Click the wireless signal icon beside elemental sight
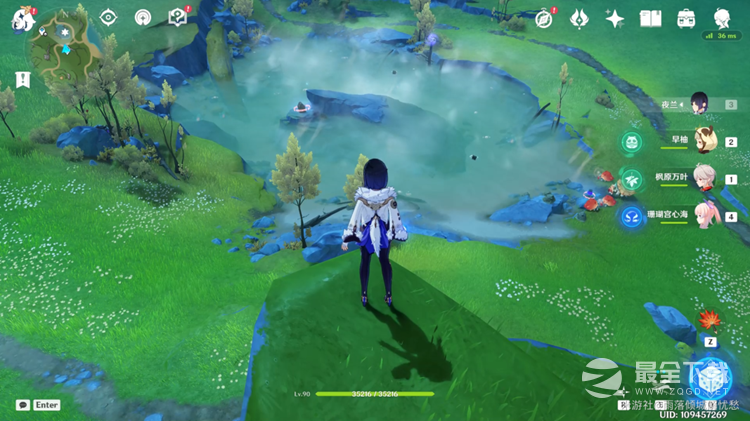Screen dimensions: 750x421 tap(143, 18)
